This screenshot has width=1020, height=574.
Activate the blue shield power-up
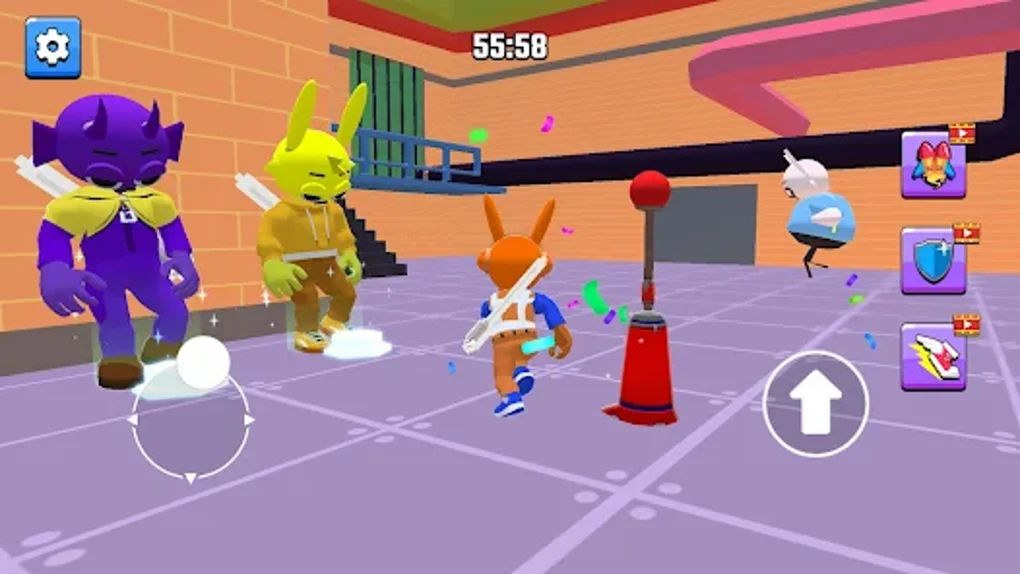[x=933, y=261]
